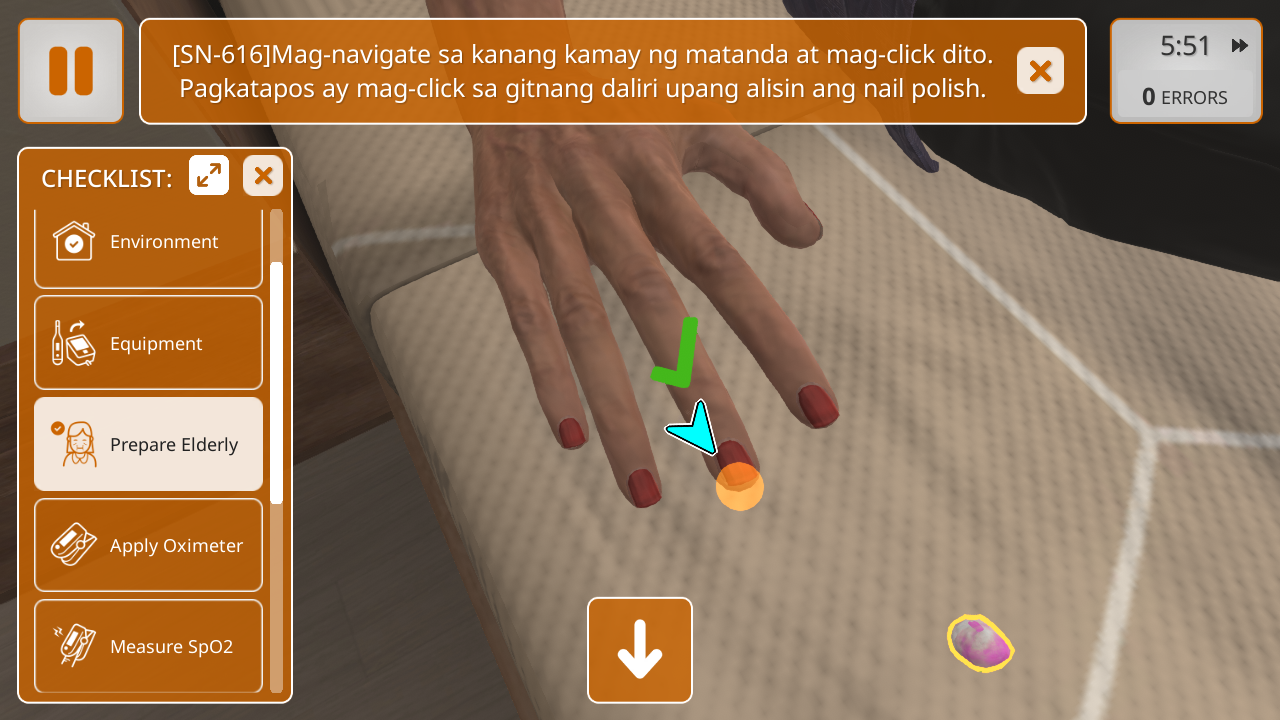Click the down arrow navigation button

pyautogui.click(x=640, y=650)
